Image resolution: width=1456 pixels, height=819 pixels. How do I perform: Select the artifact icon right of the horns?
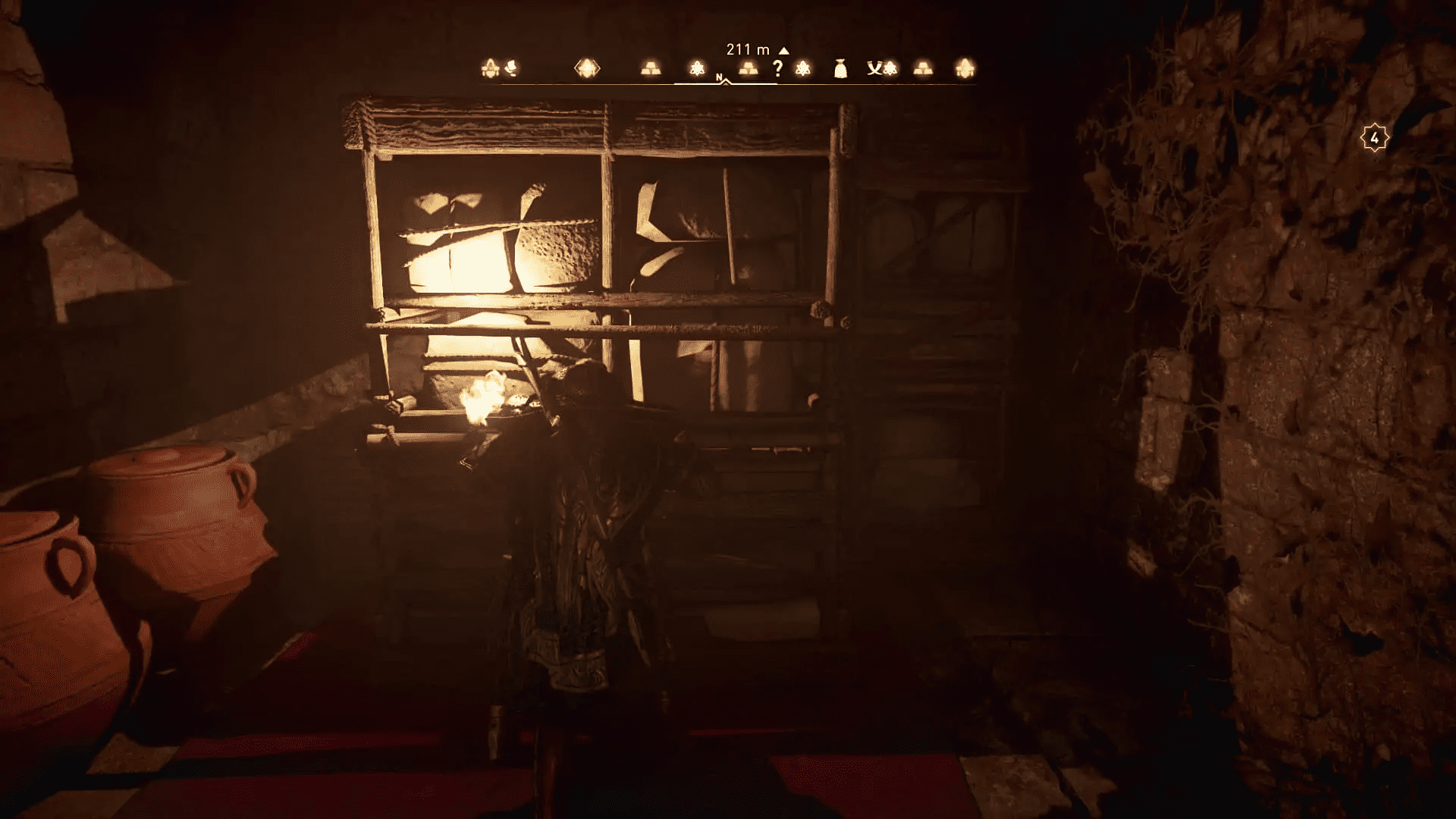tap(890, 68)
